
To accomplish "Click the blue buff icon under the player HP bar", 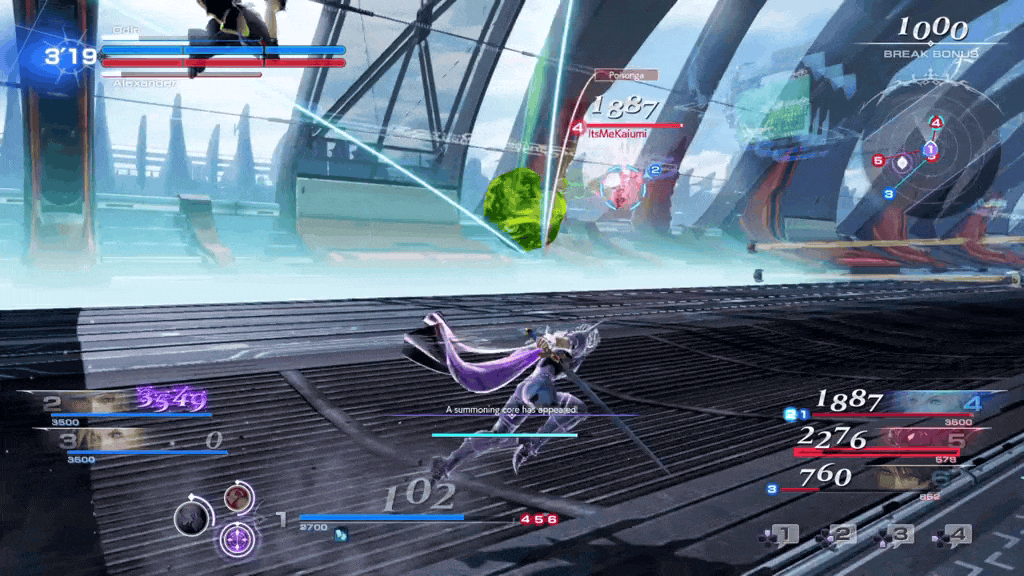I will (x=340, y=534).
